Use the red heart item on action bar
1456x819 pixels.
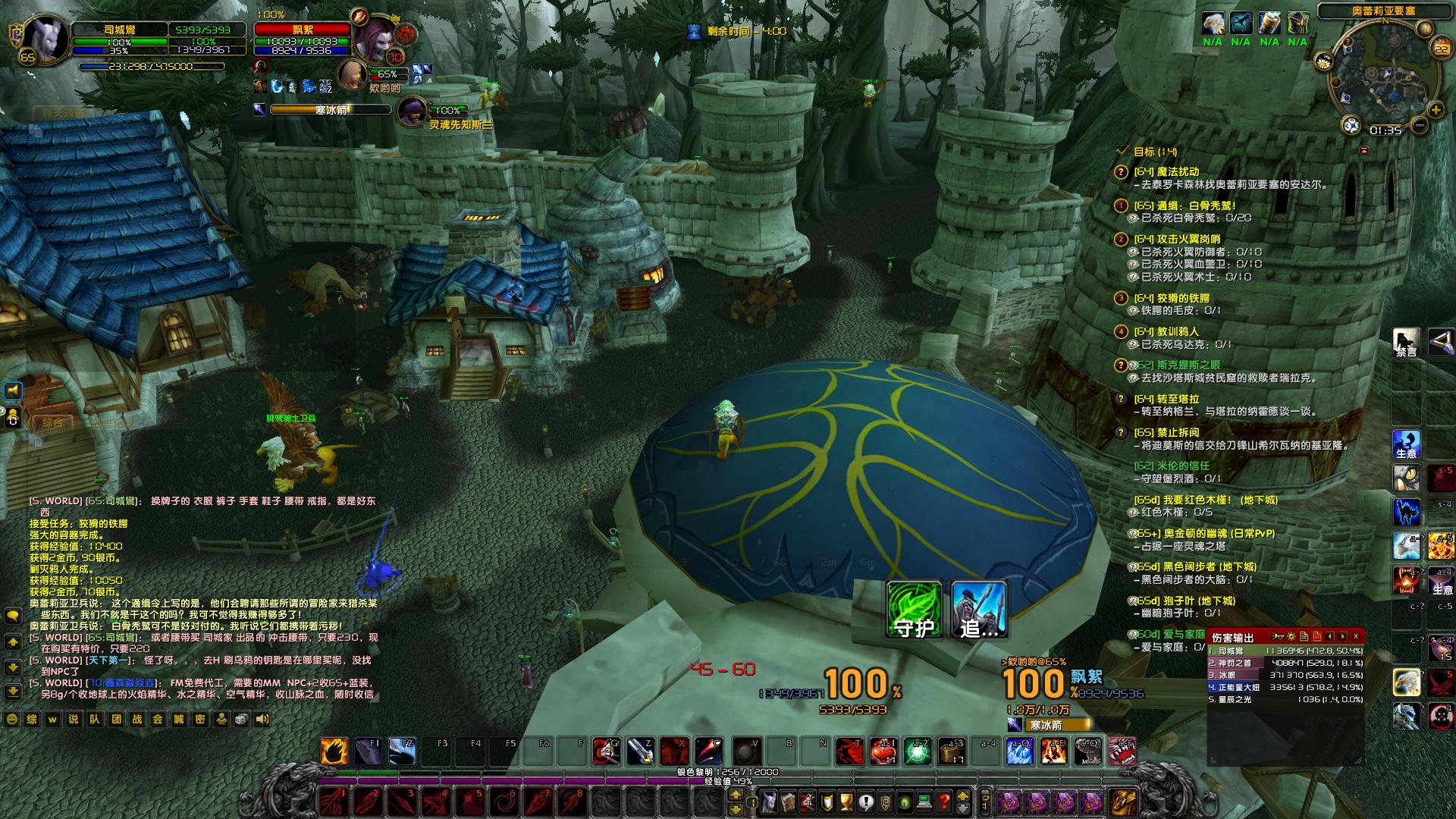point(883,751)
